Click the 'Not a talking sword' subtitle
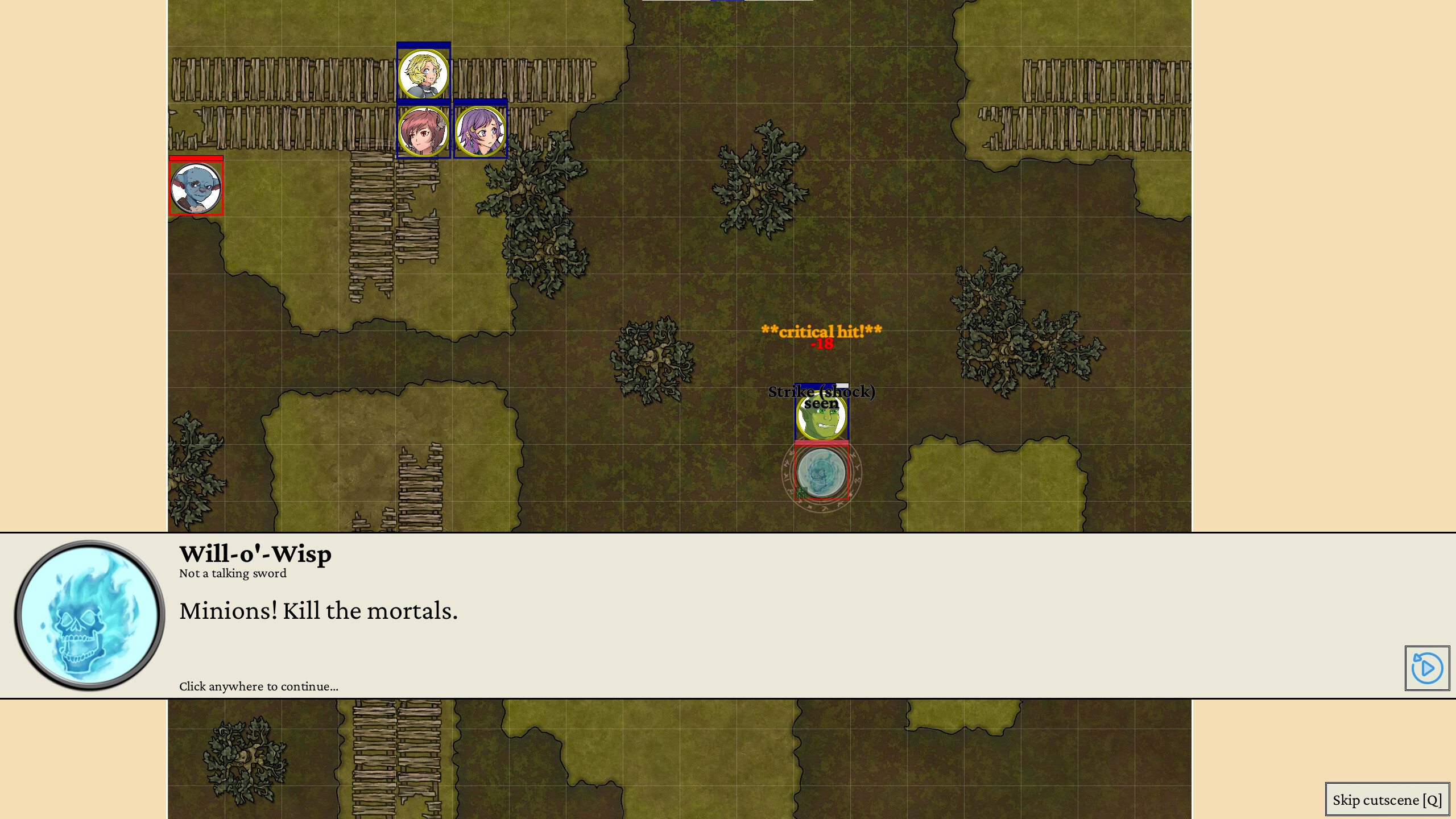This screenshot has width=1456, height=819. (232, 573)
